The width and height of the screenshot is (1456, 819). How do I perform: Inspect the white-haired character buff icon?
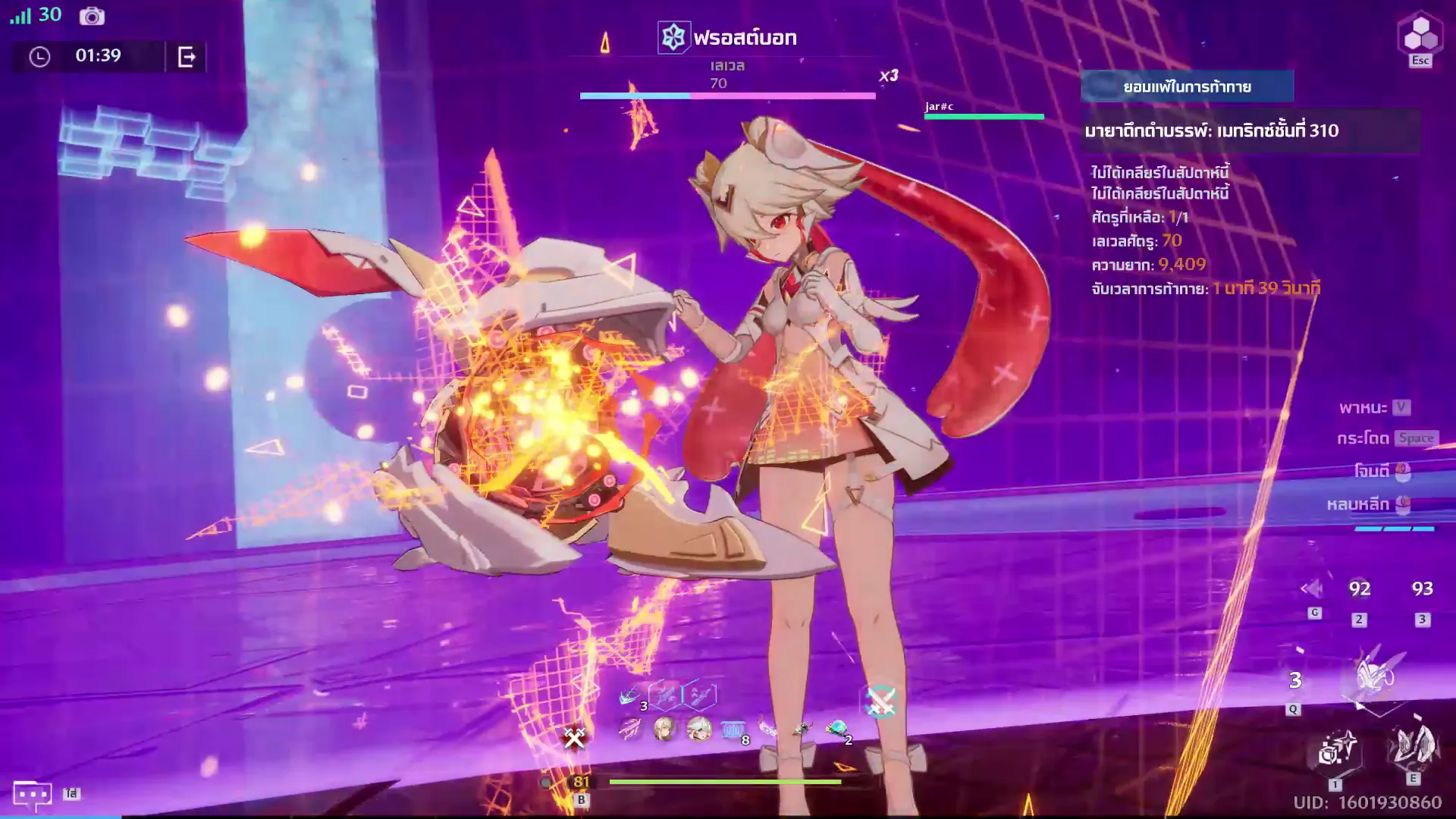tap(698, 730)
